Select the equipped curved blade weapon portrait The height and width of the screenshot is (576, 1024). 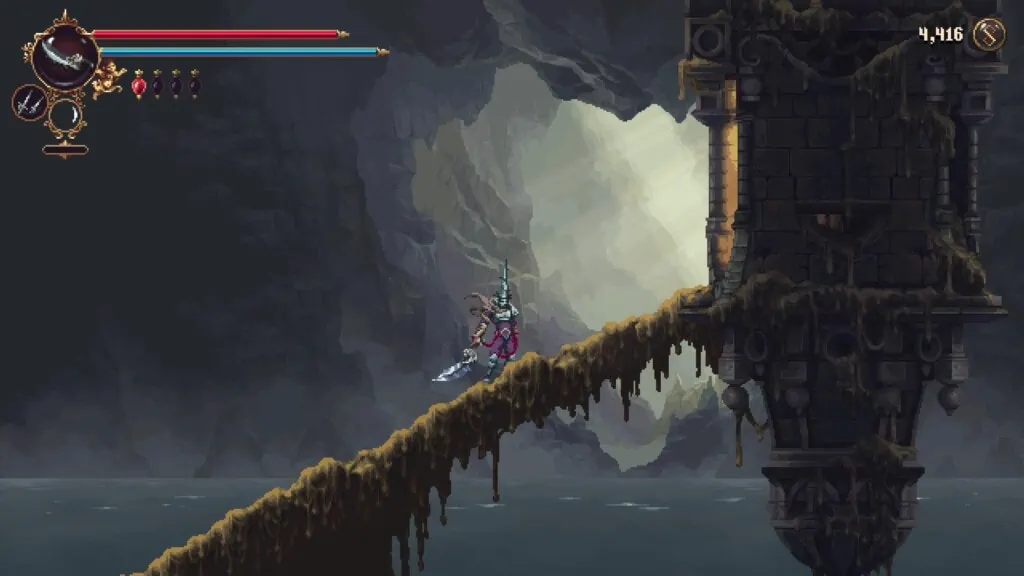click(64, 58)
